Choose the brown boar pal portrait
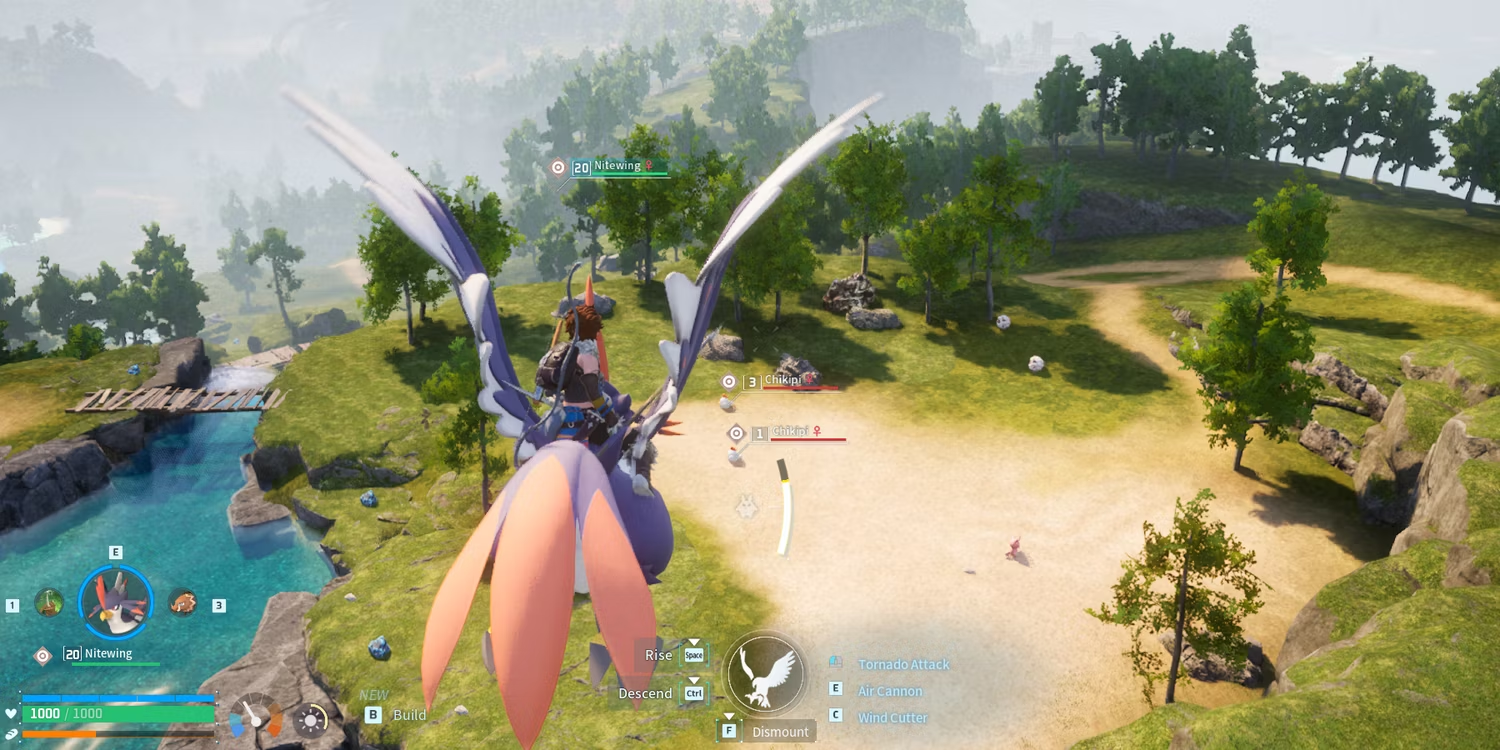 pos(182,602)
